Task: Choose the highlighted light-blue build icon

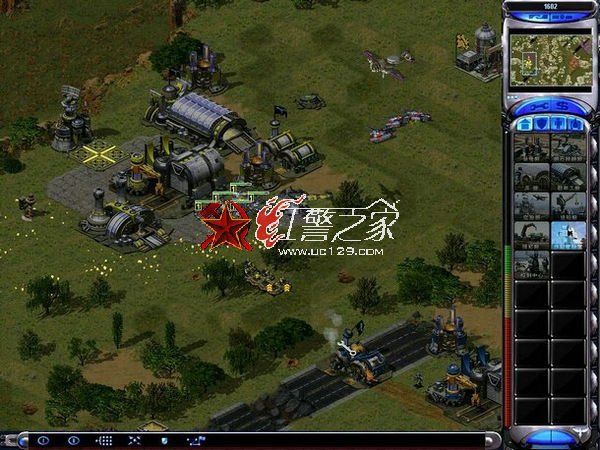Action: [x=567, y=234]
